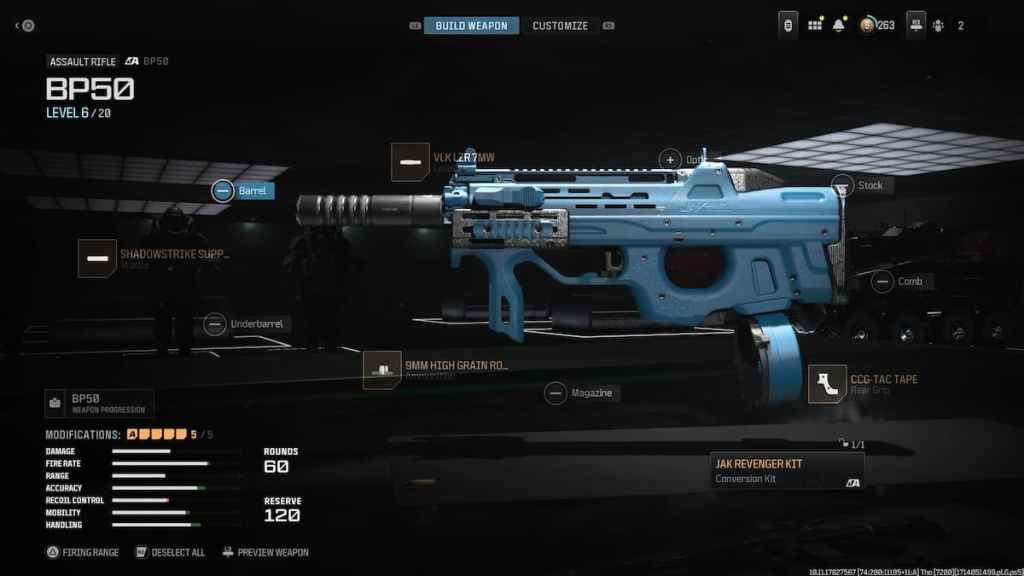
Task: Select the Barrel attachment slot
Action: click(x=223, y=190)
